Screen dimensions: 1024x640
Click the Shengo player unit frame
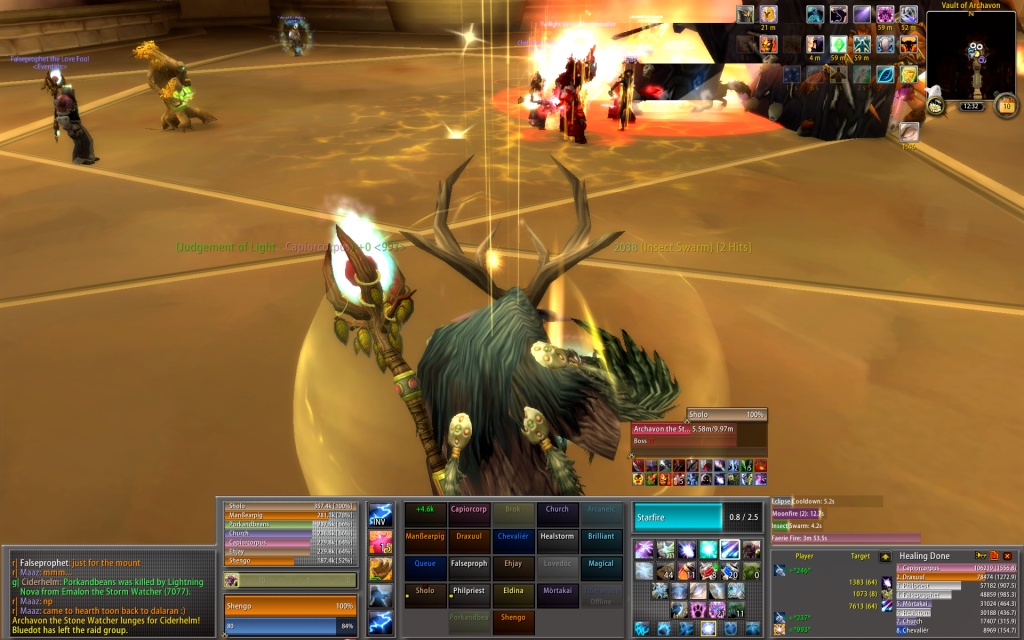tap(289, 606)
